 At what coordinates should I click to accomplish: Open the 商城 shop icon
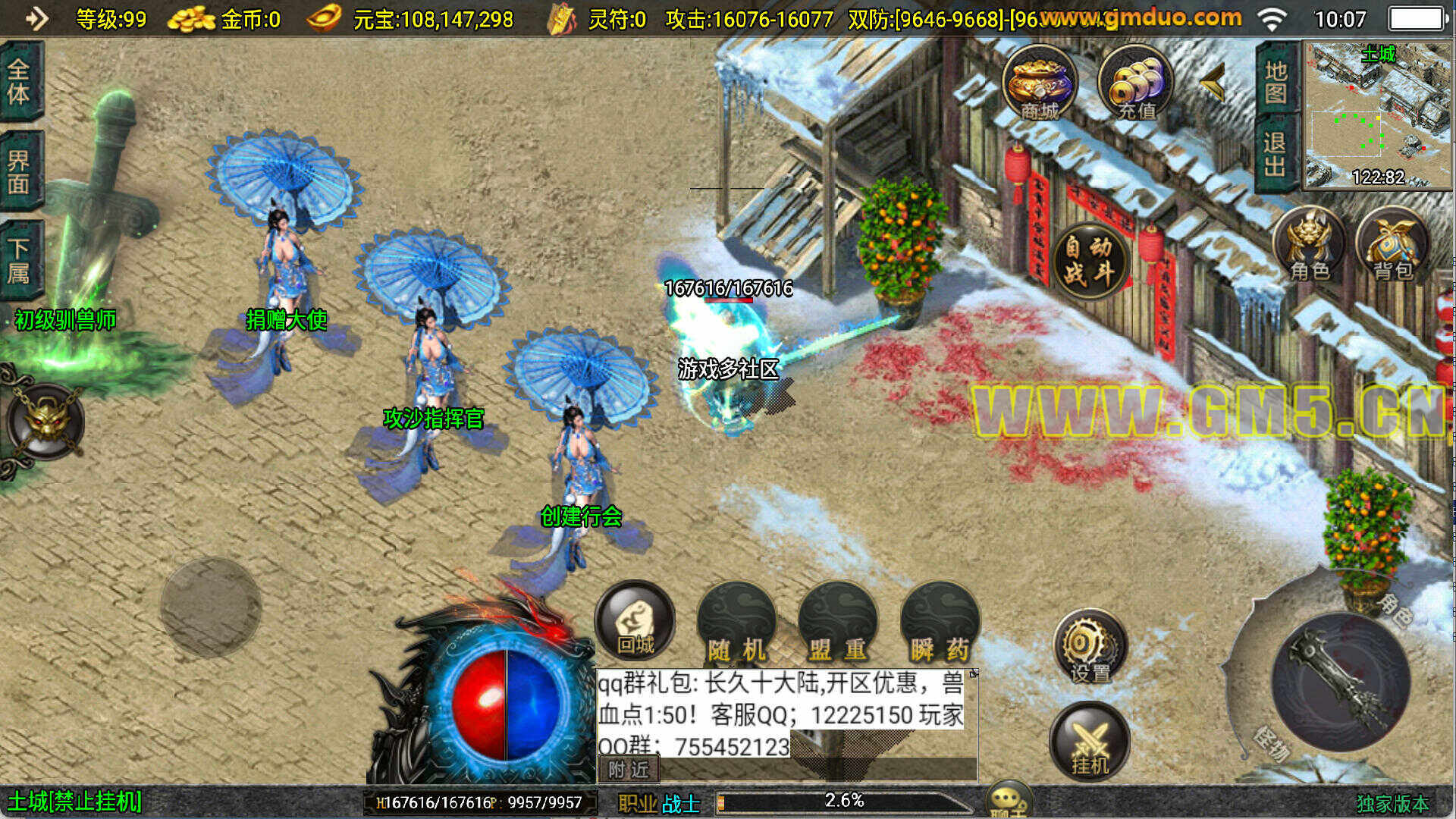pyautogui.click(x=1039, y=83)
